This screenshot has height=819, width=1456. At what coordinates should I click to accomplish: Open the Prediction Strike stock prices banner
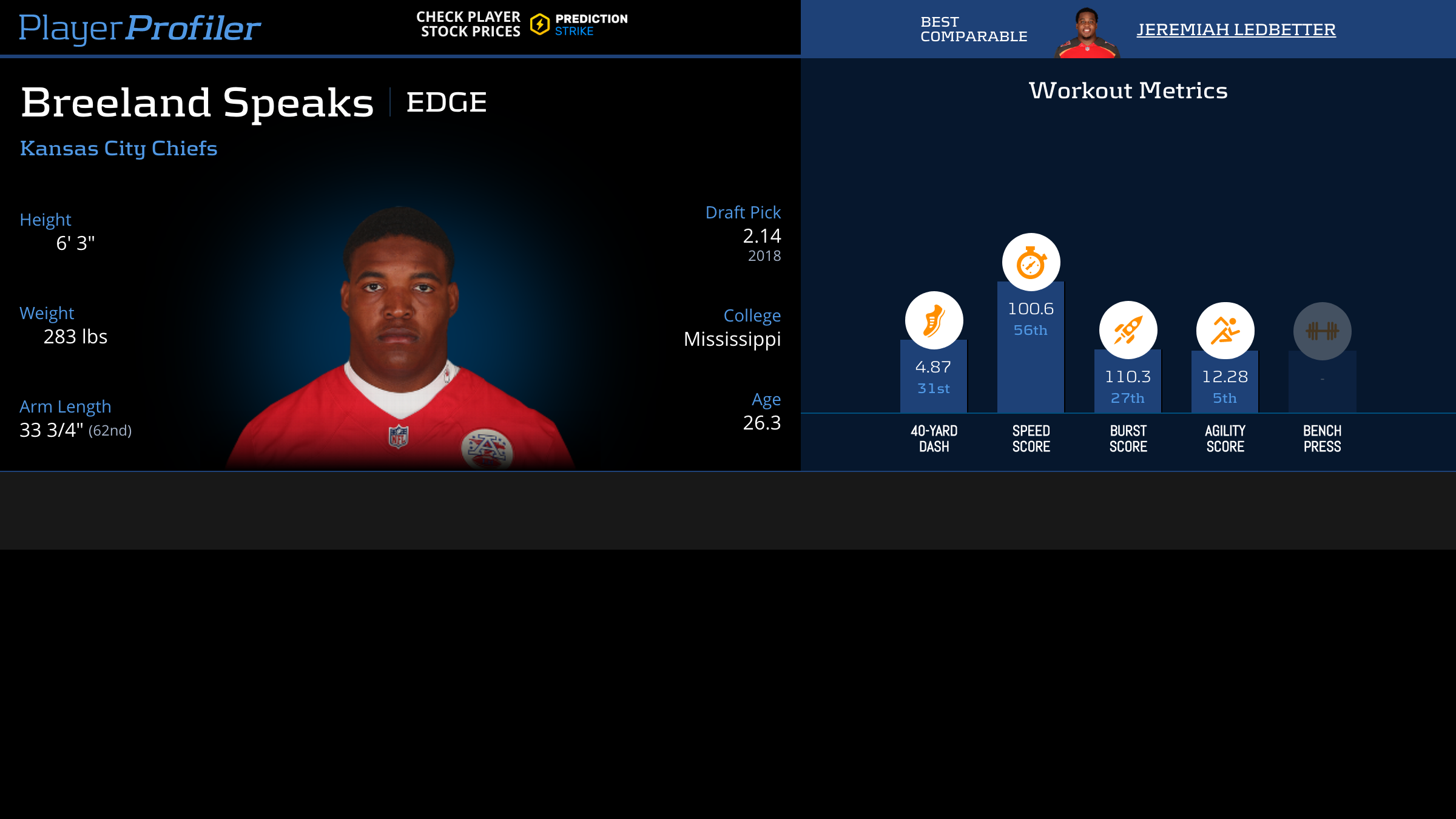[522, 24]
